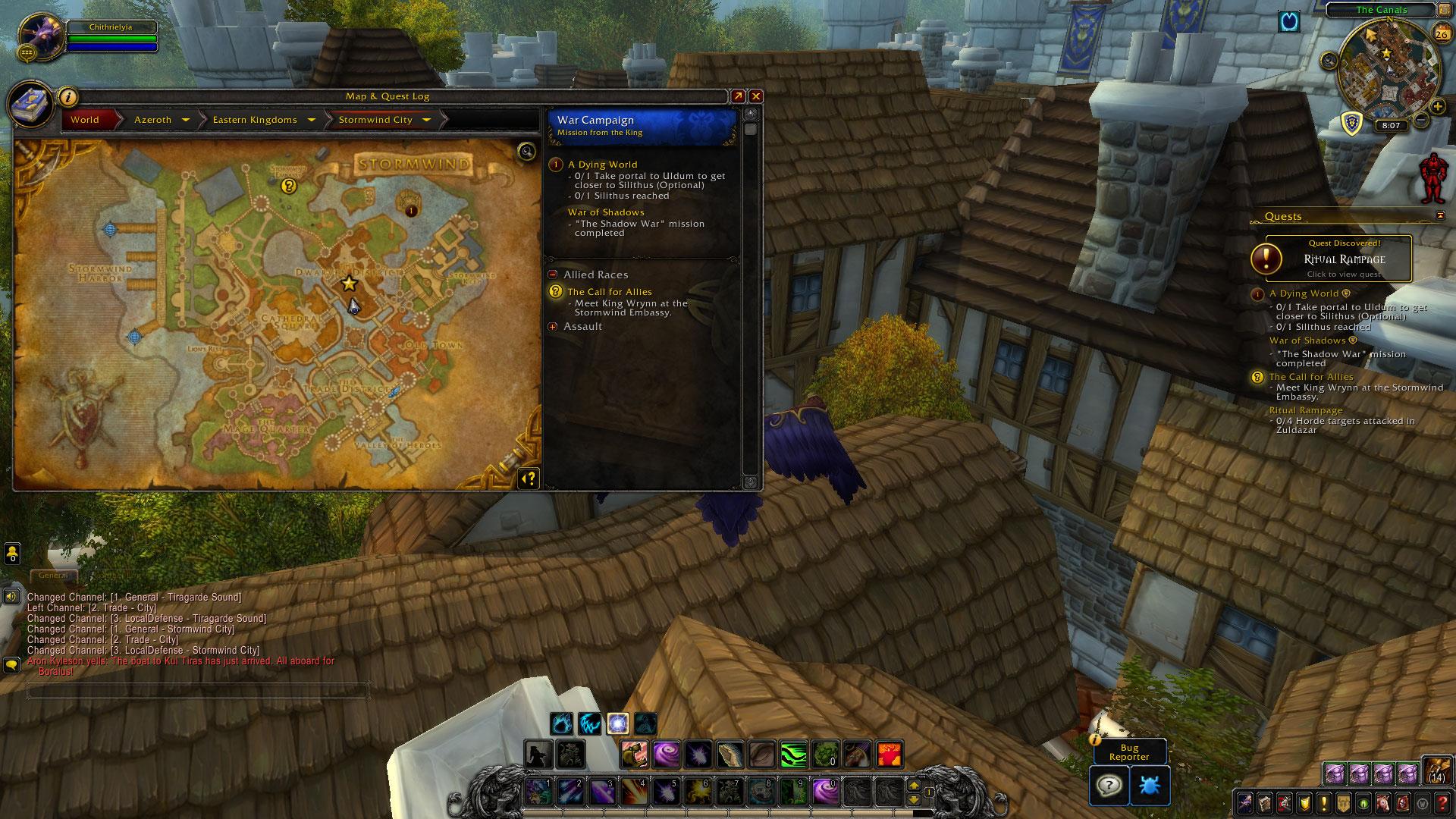
Task: Collapse the Allied Races quest category
Action: pos(553,275)
